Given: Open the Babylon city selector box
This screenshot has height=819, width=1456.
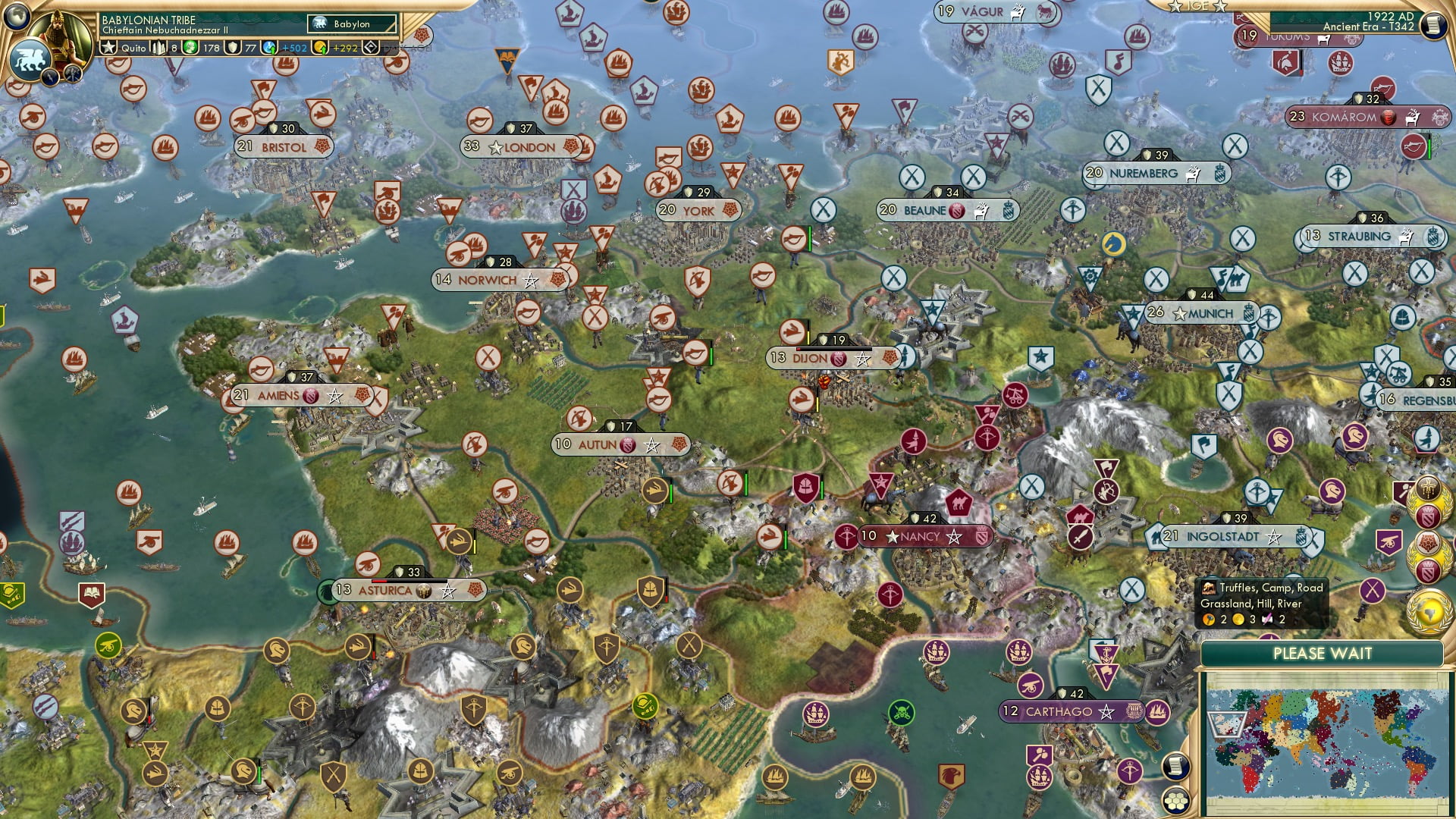Looking at the screenshot, I should [352, 24].
